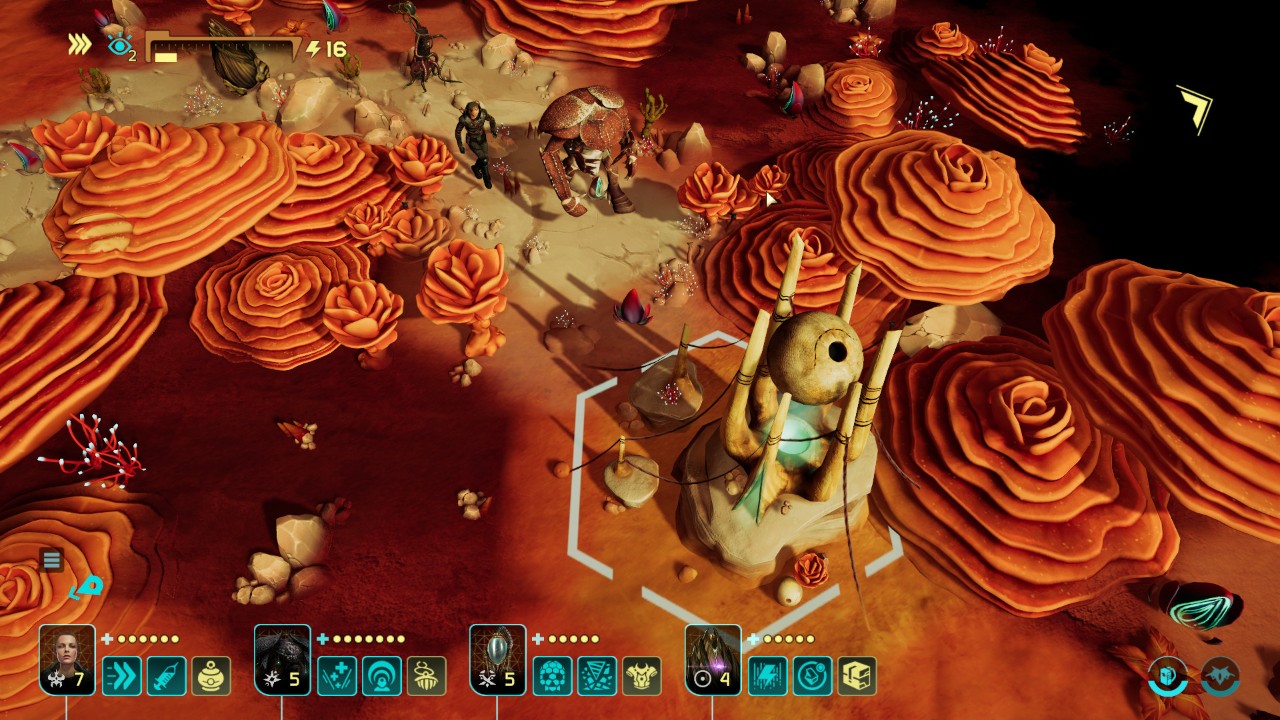Select the dark-armored creature portrait
This screenshot has height=720, width=1280.
(x=282, y=657)
